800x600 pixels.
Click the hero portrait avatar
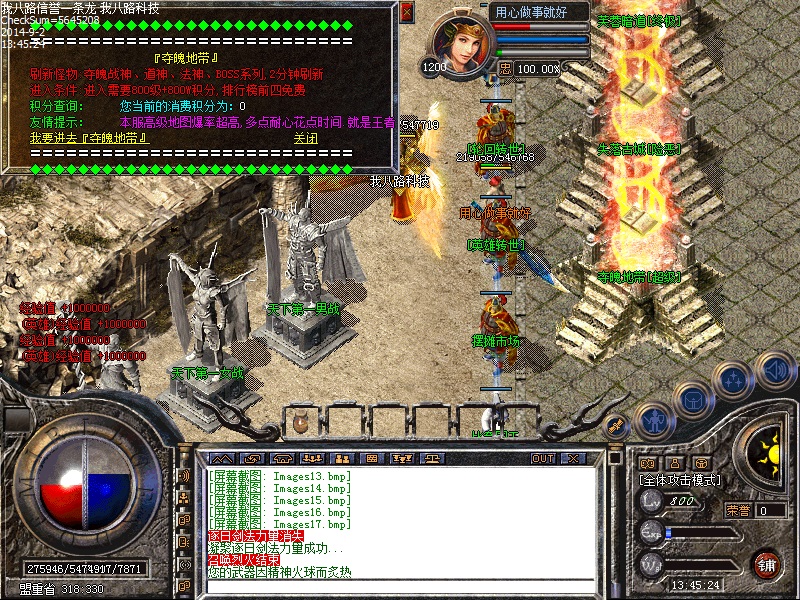[463, 43]
